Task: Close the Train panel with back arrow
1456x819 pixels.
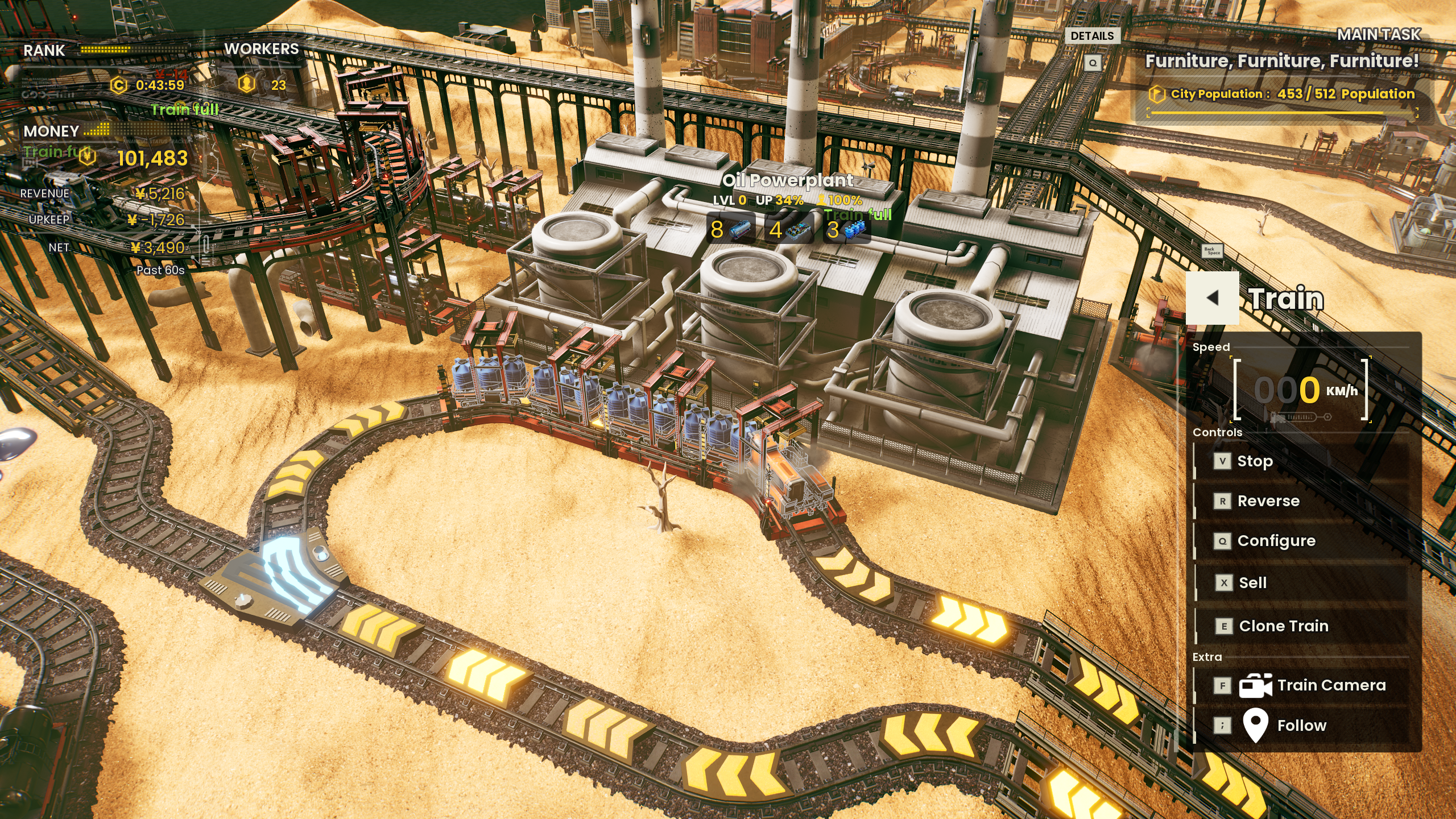Action: tap(1212, 298)
